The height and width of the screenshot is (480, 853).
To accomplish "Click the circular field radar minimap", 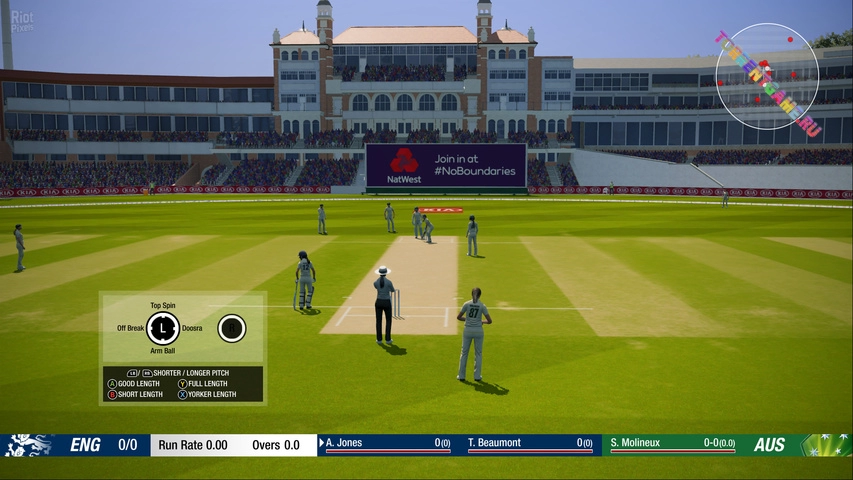I will pos(767,76).
